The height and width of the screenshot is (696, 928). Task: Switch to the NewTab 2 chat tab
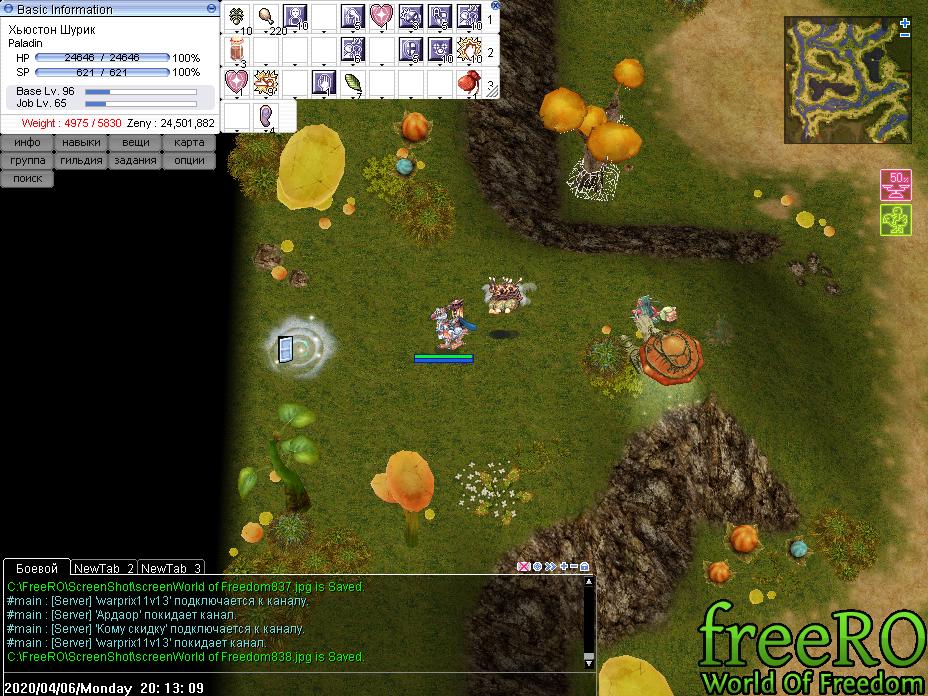point(103,568)
